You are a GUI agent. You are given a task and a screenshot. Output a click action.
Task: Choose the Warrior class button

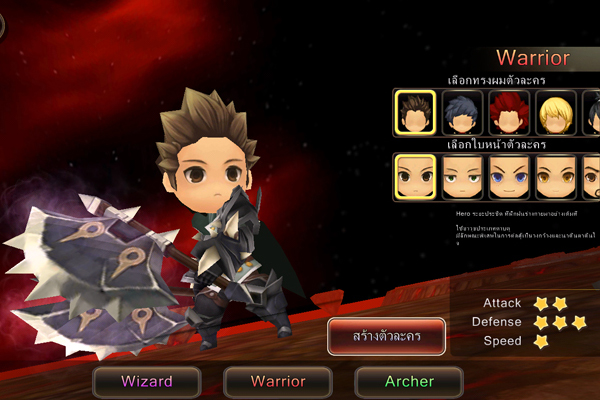[277, 381]
